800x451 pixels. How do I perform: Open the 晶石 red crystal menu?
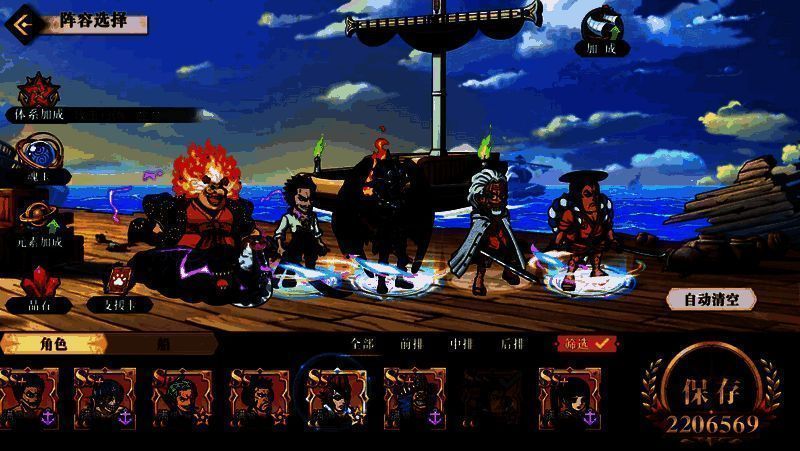pyautogui.click(x=39, y=286)
